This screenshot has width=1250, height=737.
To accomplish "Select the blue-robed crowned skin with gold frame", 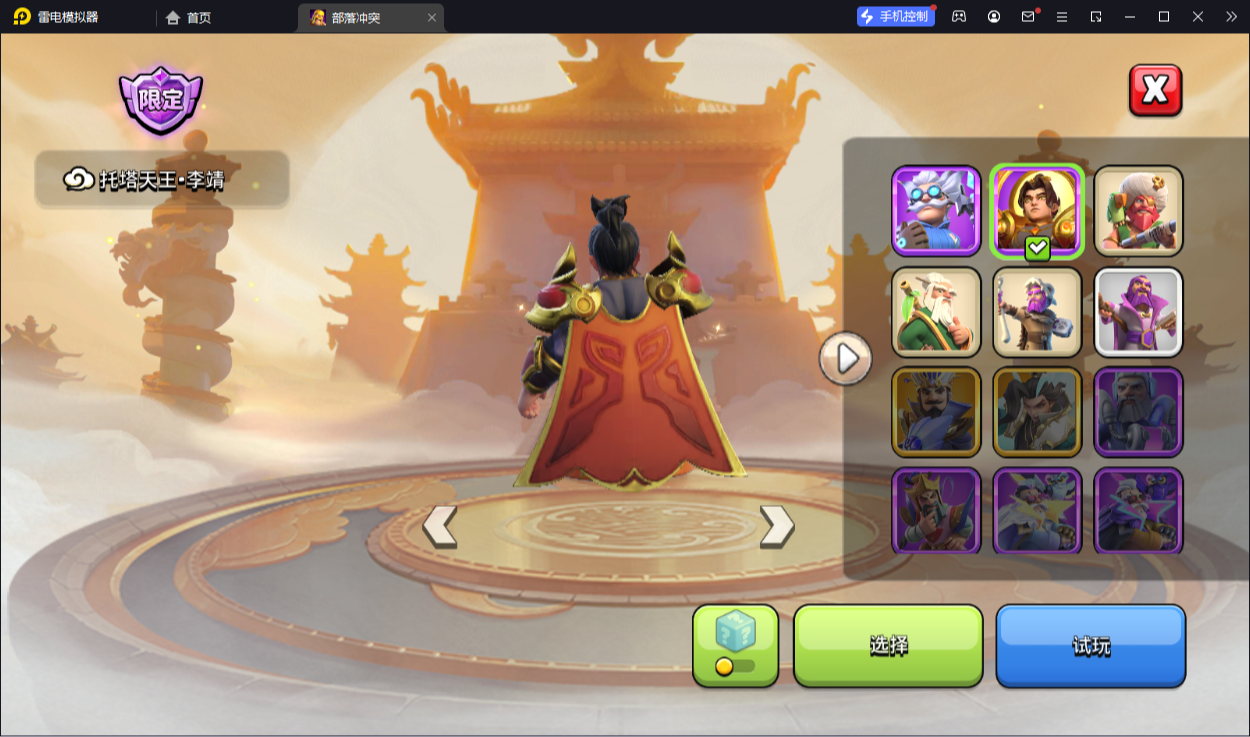I will click(x=936, y=411).
